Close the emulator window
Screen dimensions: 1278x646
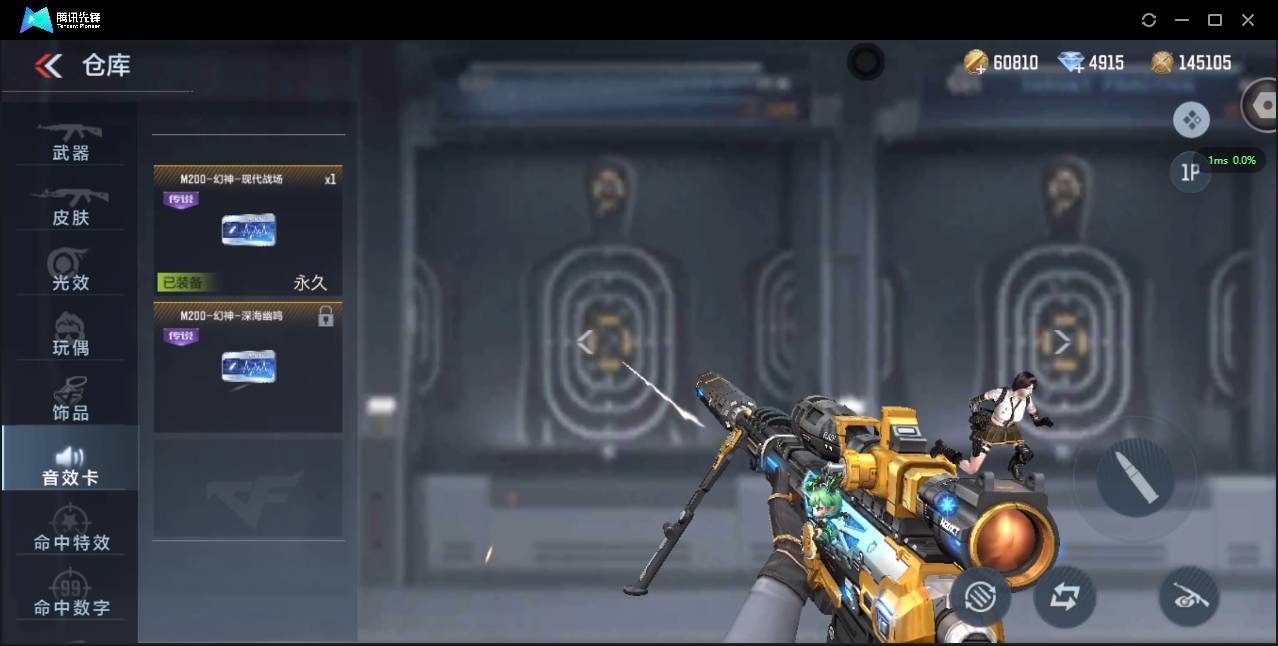click(x=1248, y=20)
